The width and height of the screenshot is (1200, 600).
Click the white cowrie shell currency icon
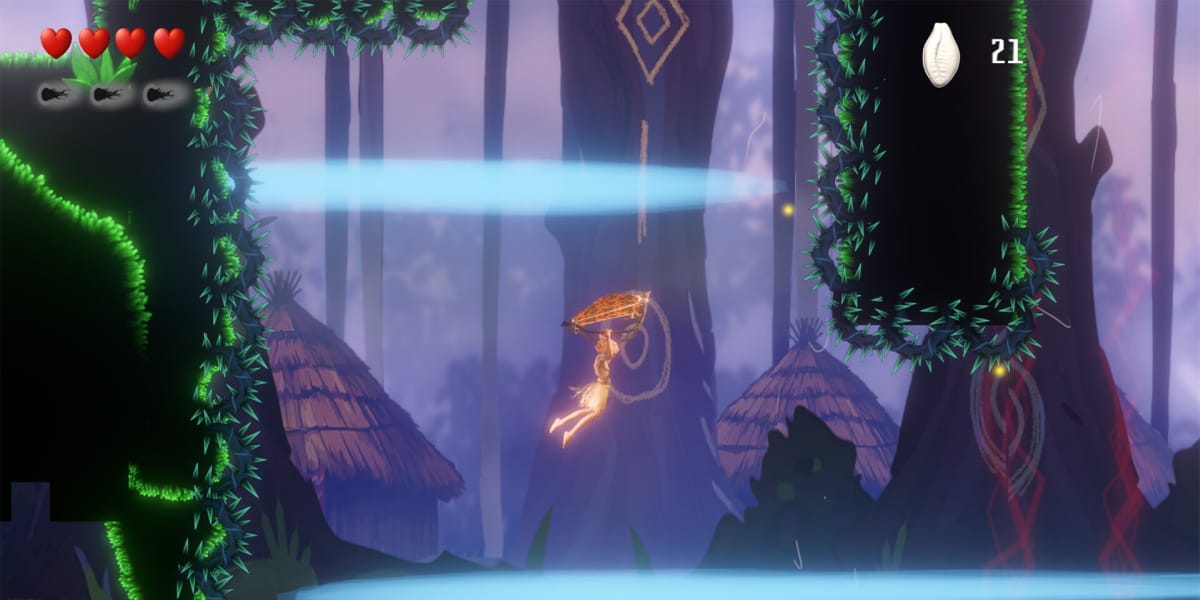click(x=940, y=54)
